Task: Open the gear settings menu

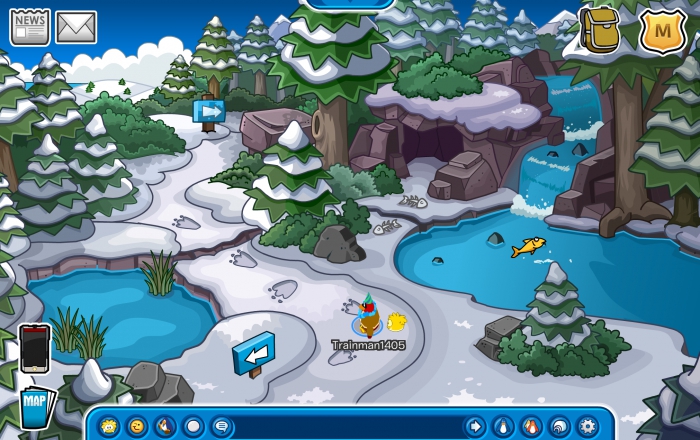Action: point(587,426)
